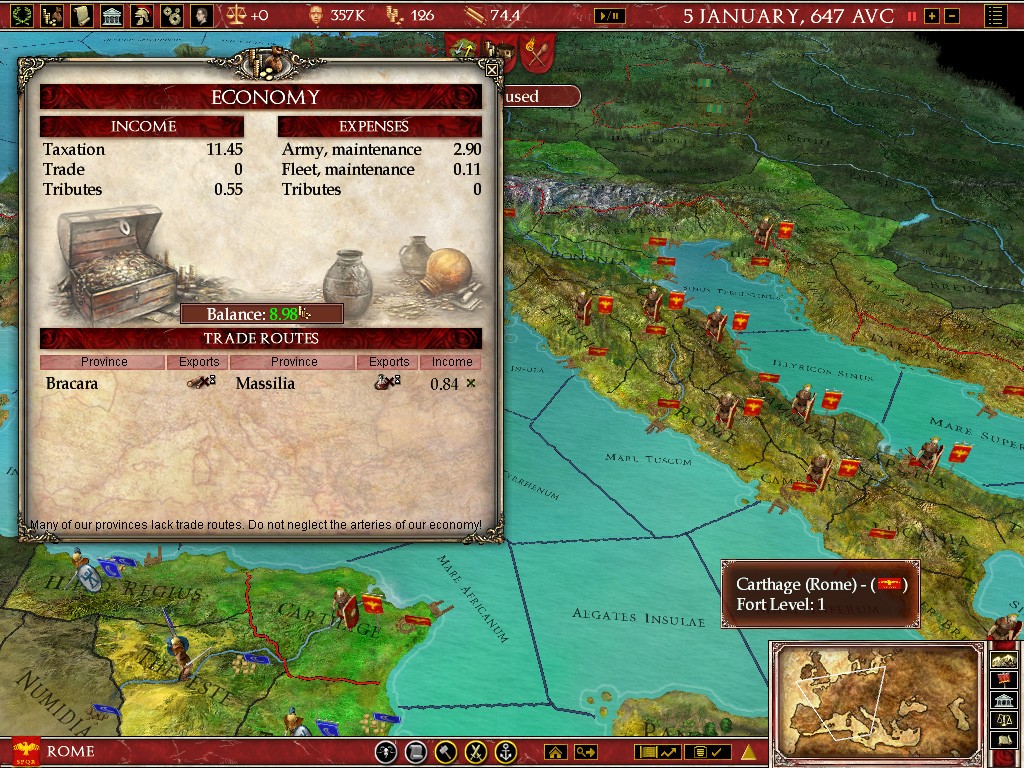Select the crossed swords bottom icon
Image resolution: width=1024 pixels, height=768 pixels.
pyautogui.click(x=477, y=752)
